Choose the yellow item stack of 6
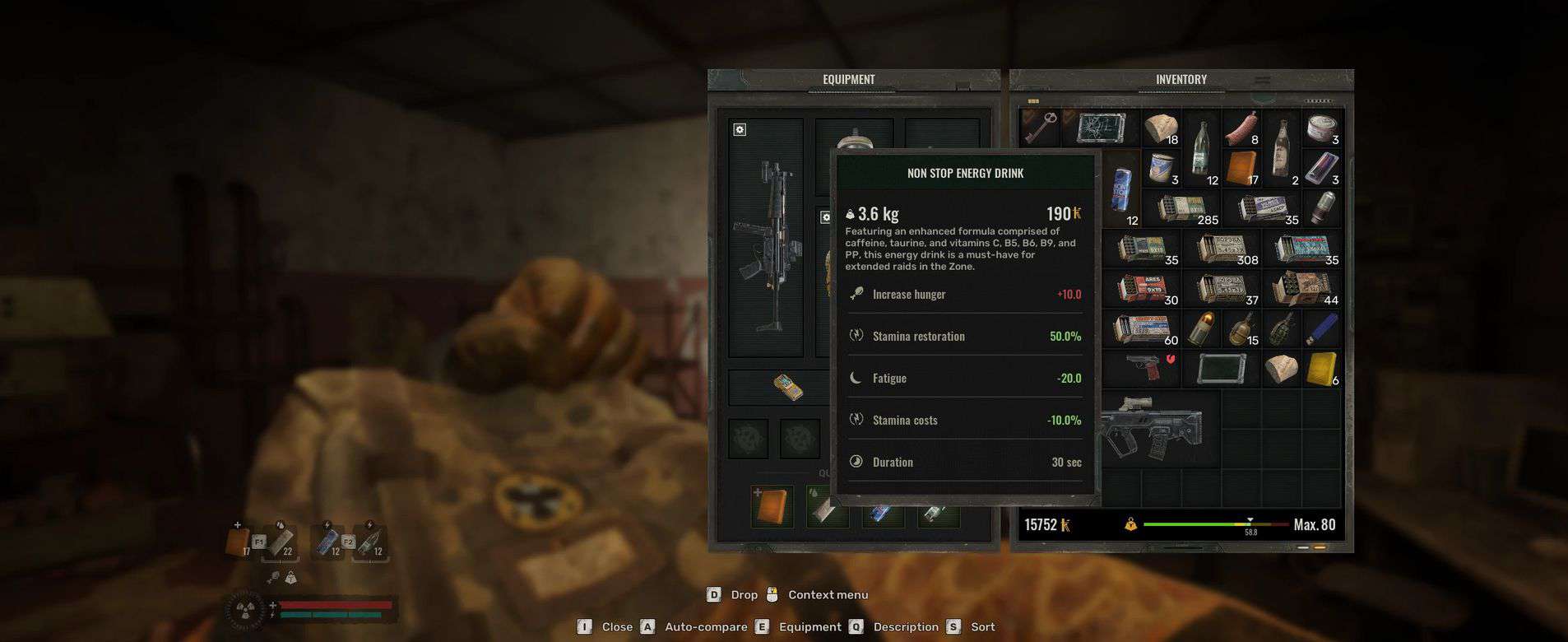 [1321, 368]
